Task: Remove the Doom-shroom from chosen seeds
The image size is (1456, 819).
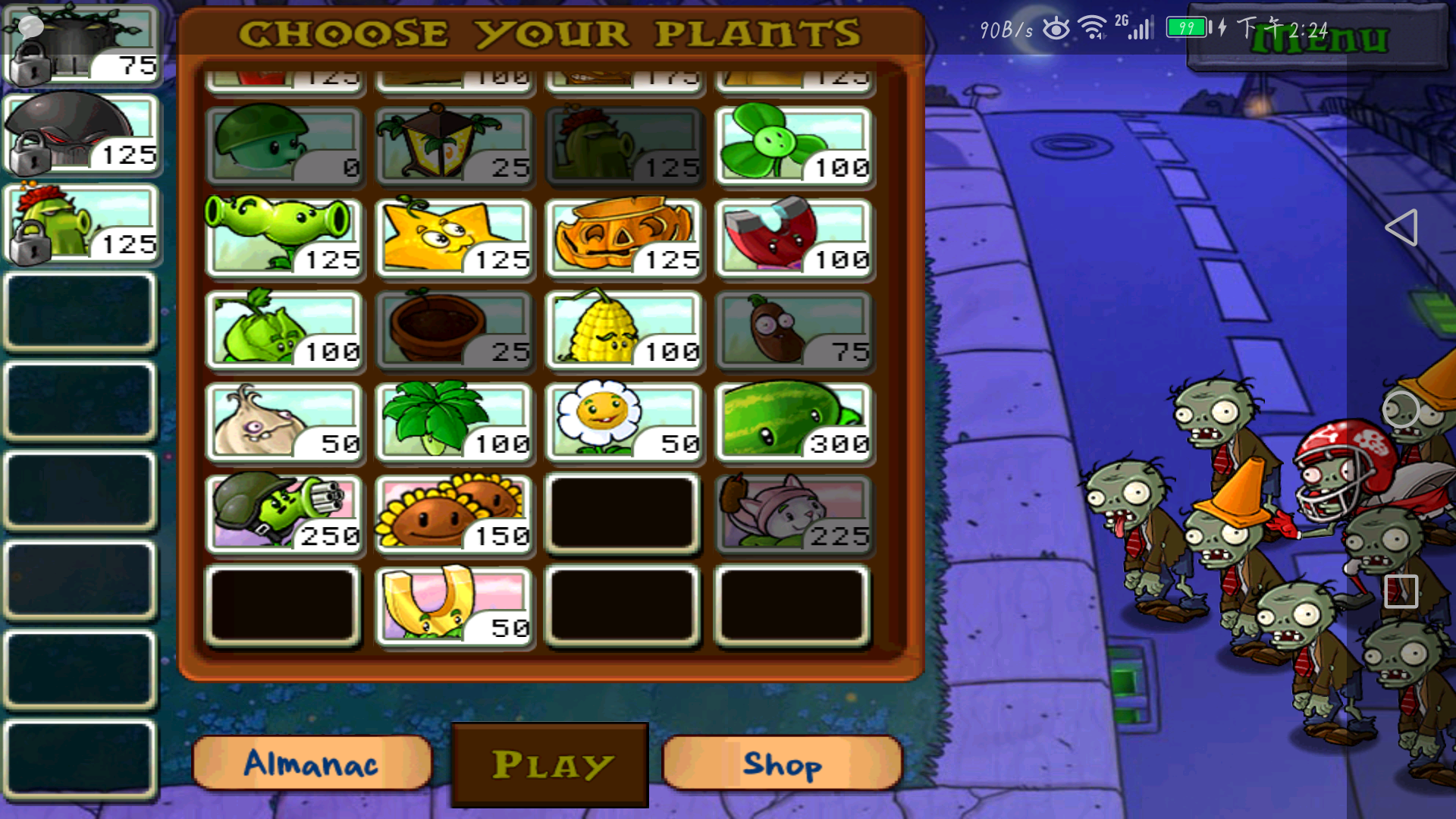Action: (81, 134)
